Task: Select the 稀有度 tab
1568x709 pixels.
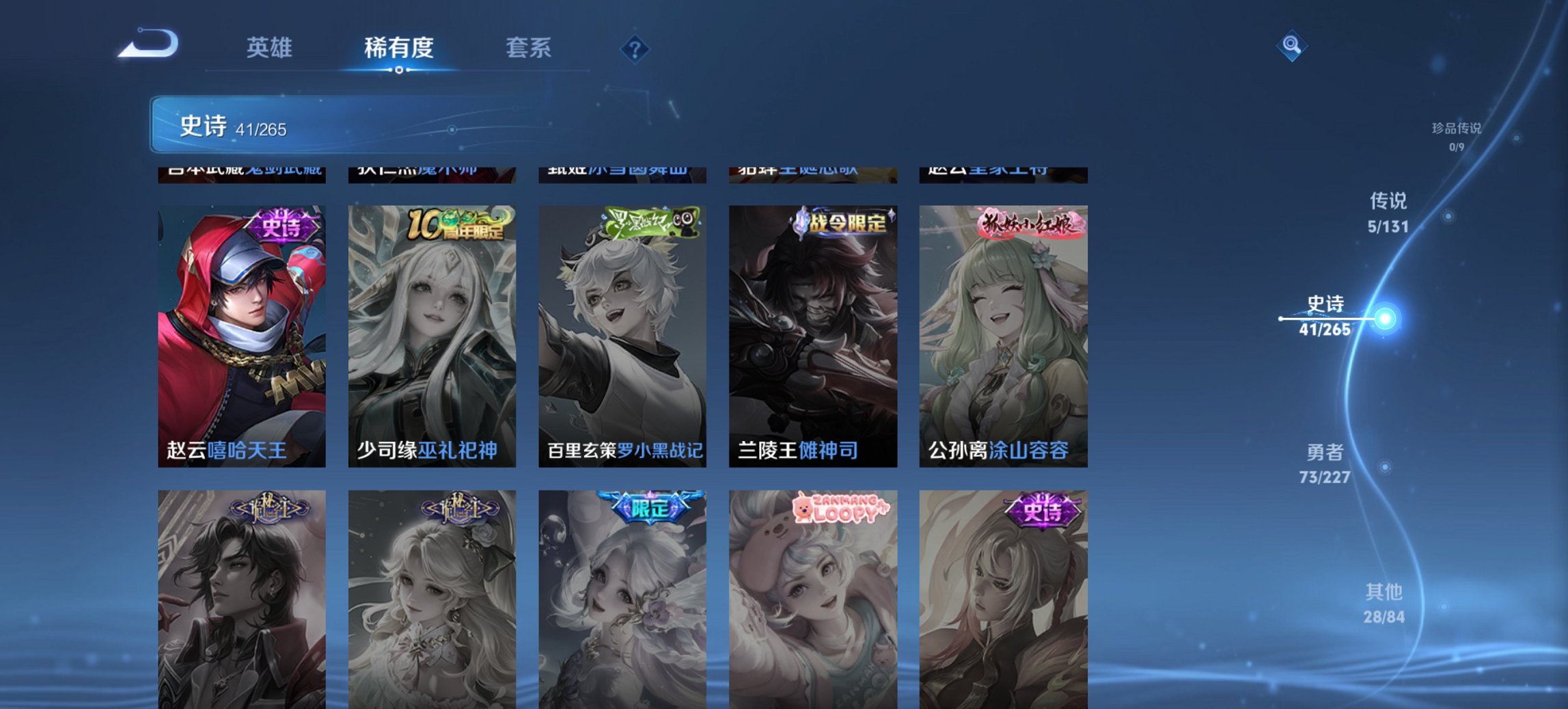Action: [x=399, y=48]
